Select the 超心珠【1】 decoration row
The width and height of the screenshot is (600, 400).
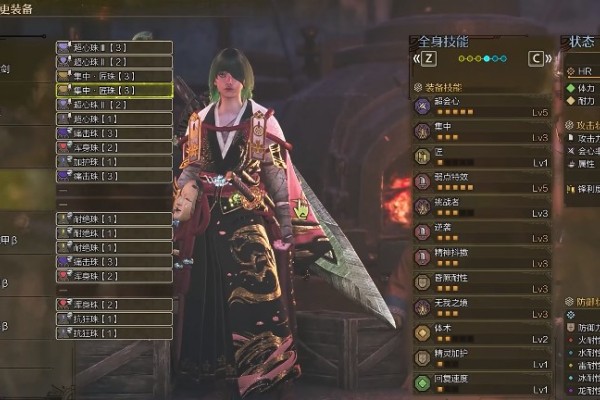113,119
